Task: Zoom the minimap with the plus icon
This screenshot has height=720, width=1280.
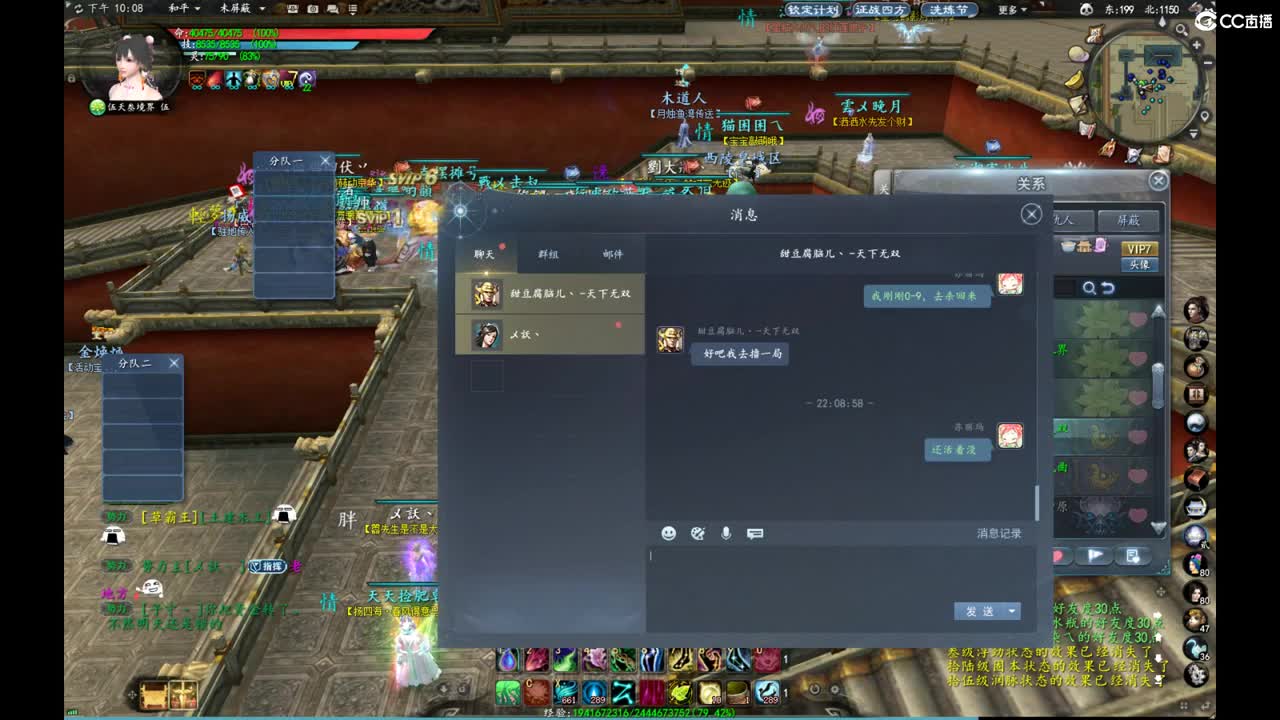Action: click(1196, 44)
